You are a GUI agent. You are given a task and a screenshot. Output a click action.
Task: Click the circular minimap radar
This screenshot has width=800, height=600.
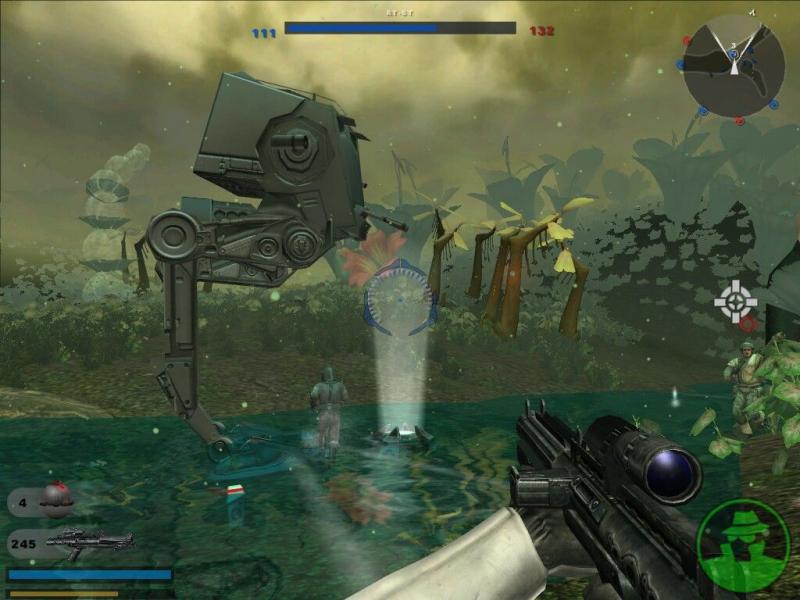[734, 66]
